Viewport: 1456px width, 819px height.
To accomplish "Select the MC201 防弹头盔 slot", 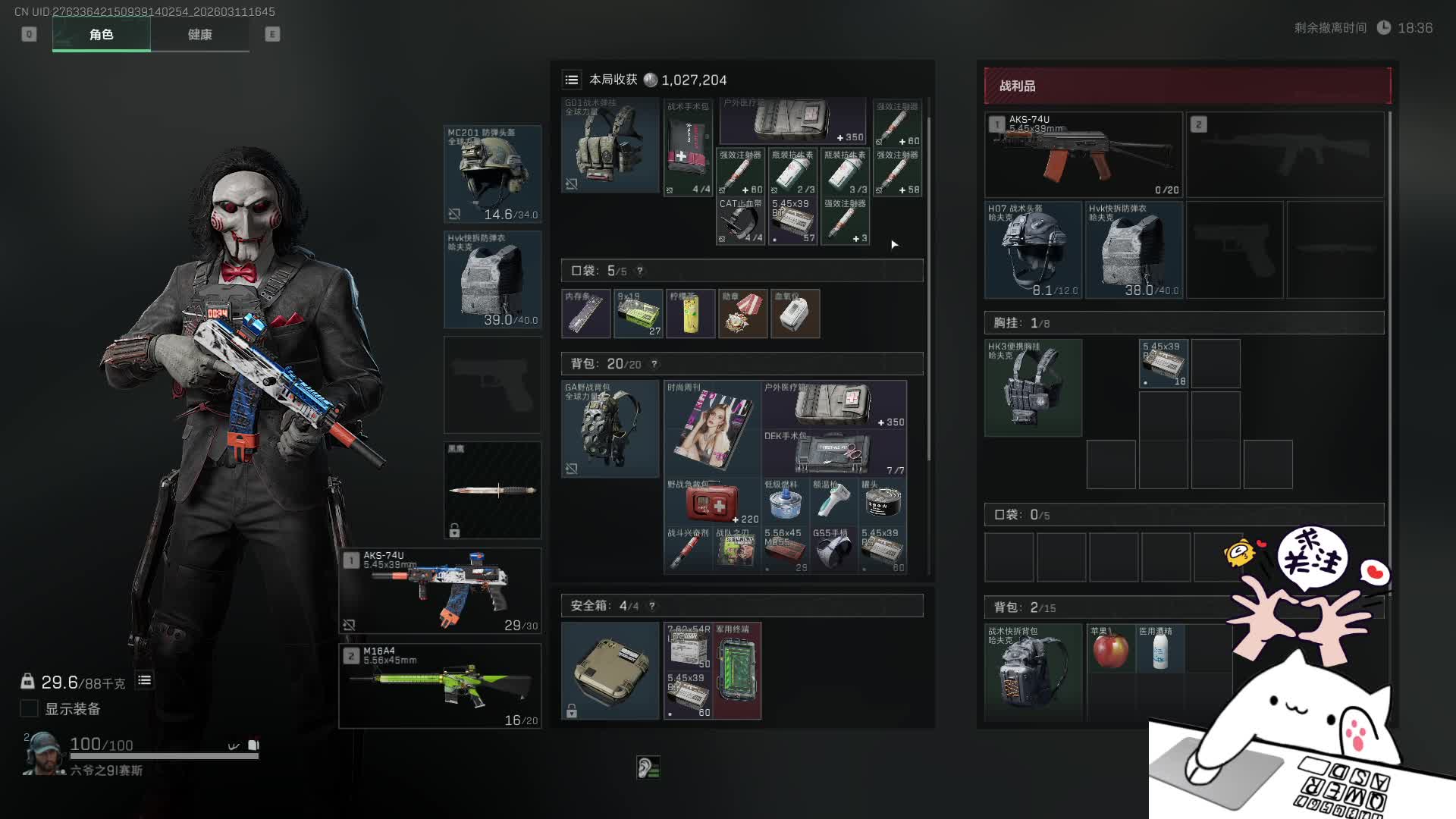I will click(492, 174).
